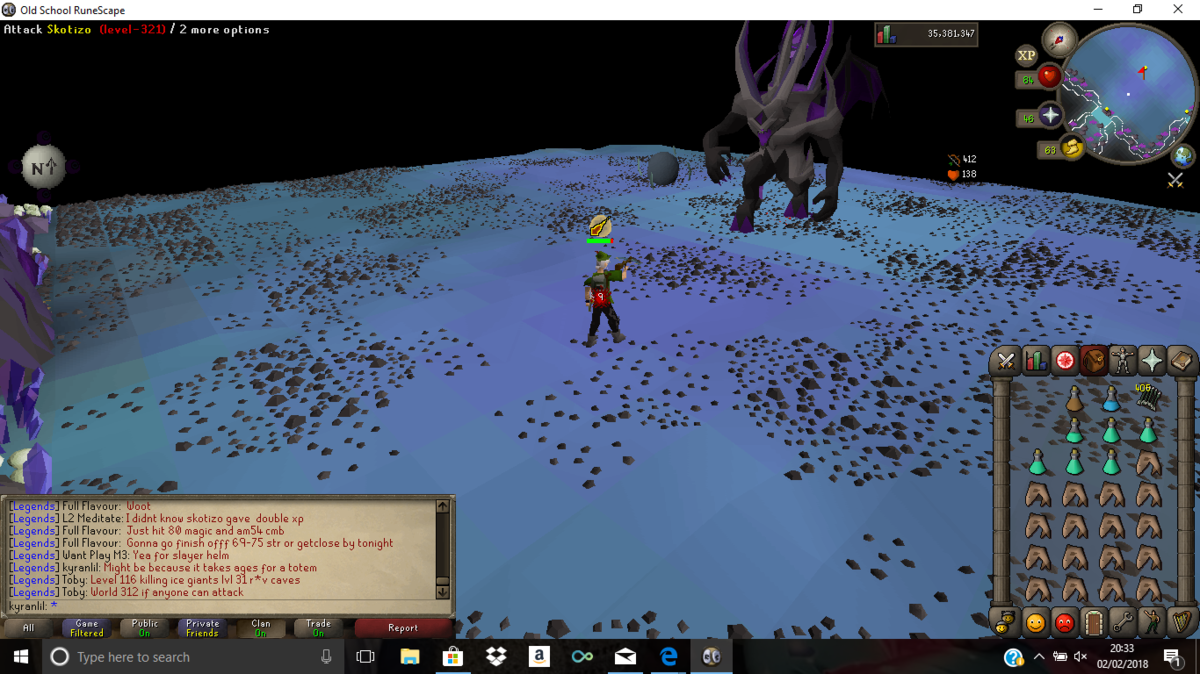Toggle the XP drops button
This screenshot has width=1200, height=674.
coord(1026,56)
